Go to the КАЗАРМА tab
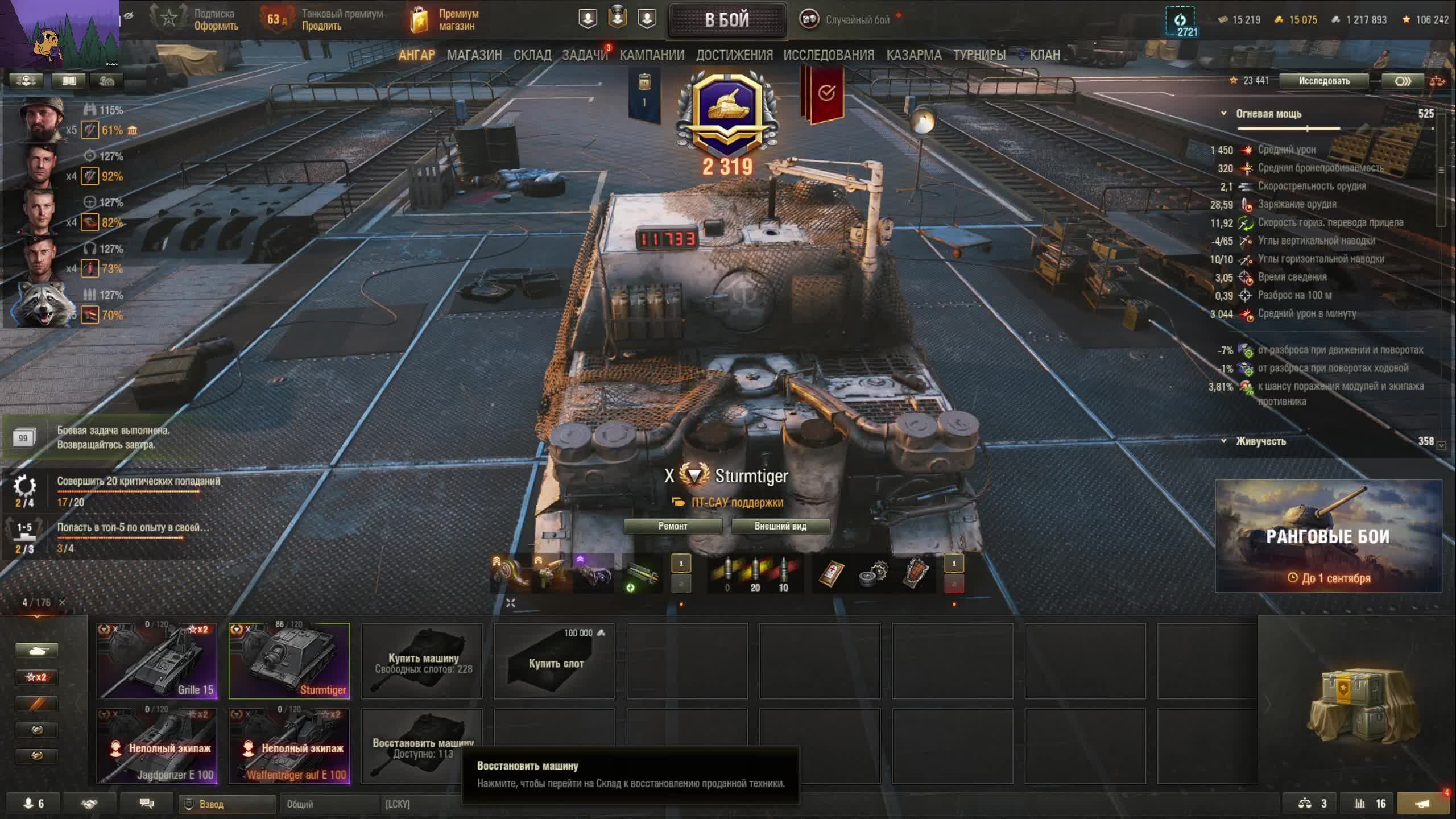Image resolution: width=1456 pixels, height=819 pixels. [913, 55]
